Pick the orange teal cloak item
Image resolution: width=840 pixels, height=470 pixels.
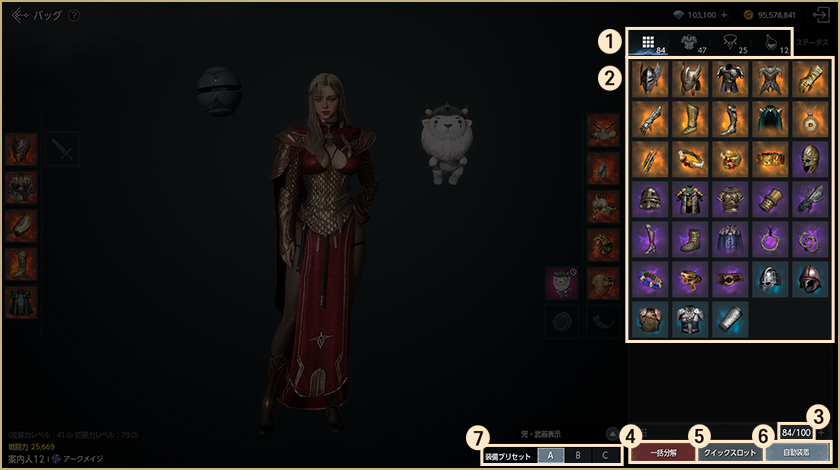(x=770, y=119)
